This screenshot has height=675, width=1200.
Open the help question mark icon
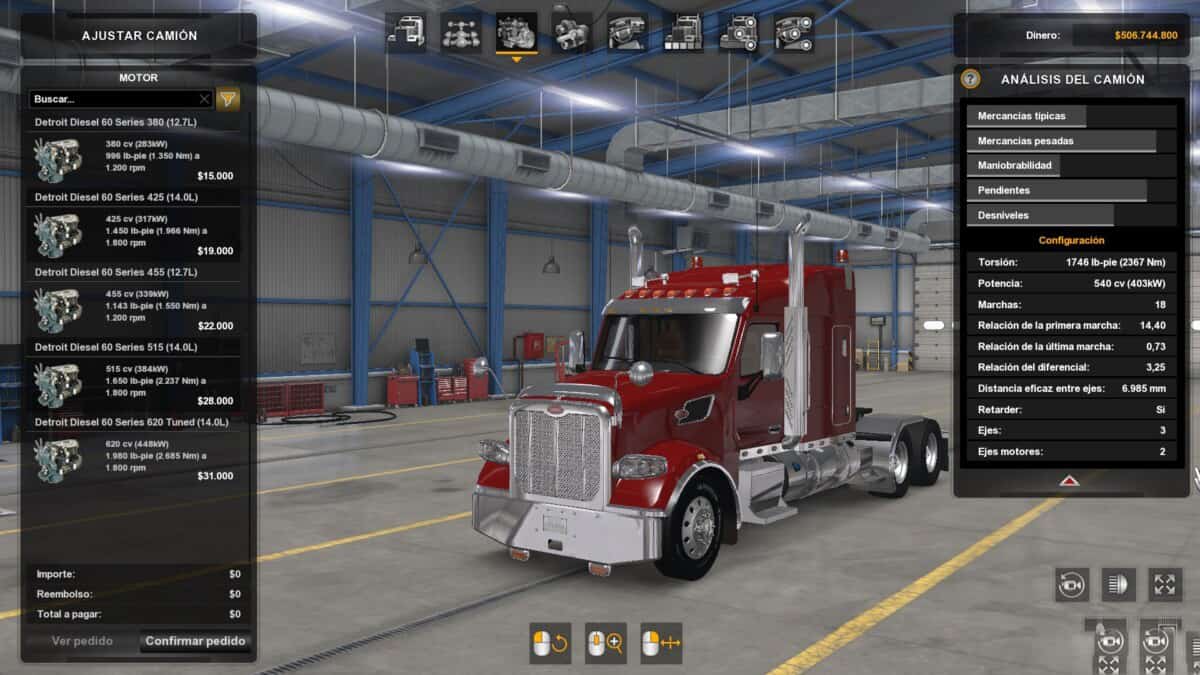pos(970,79)
